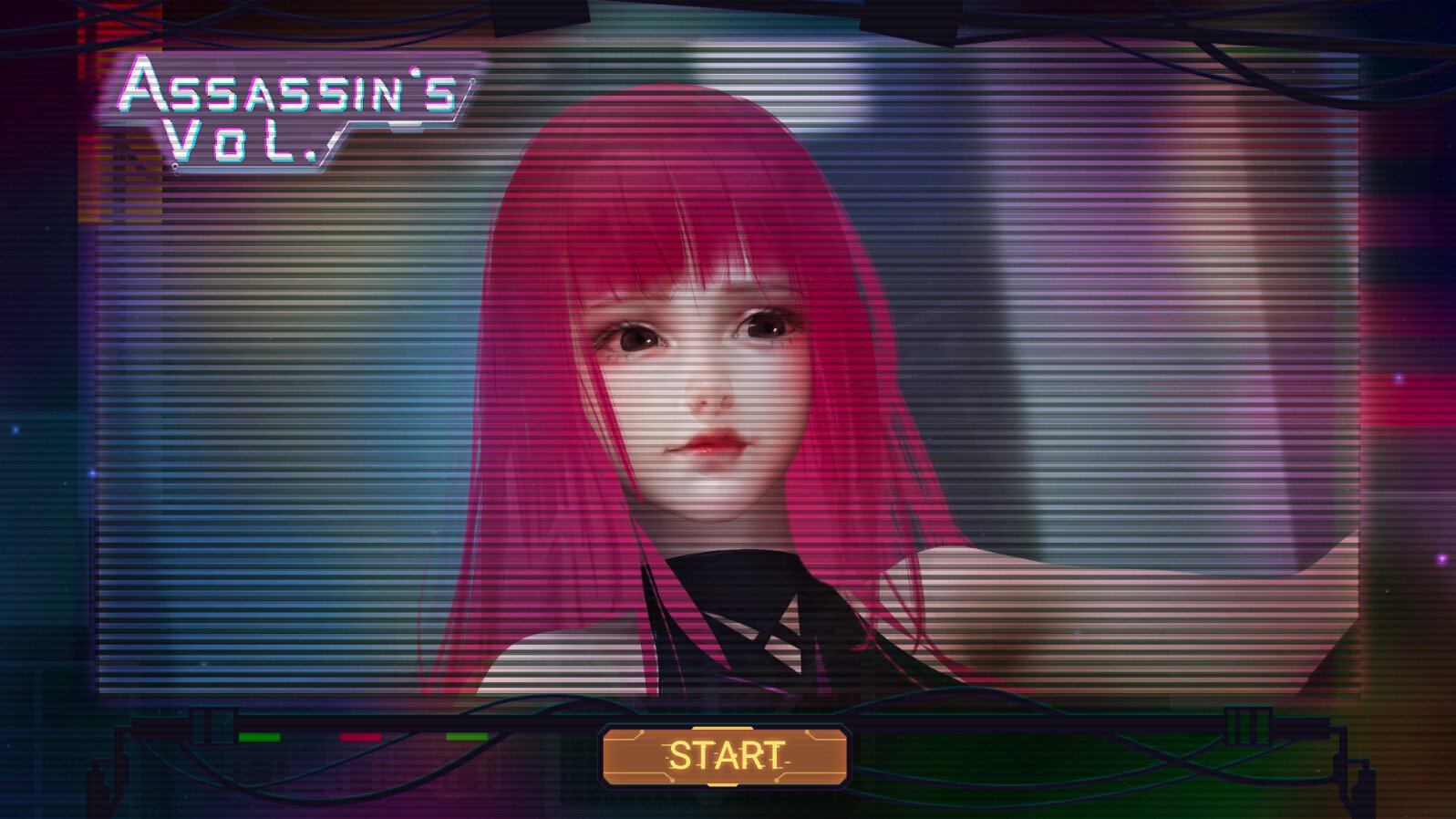Click the striped vent icon near bottom right

[x=1248, y=725]
